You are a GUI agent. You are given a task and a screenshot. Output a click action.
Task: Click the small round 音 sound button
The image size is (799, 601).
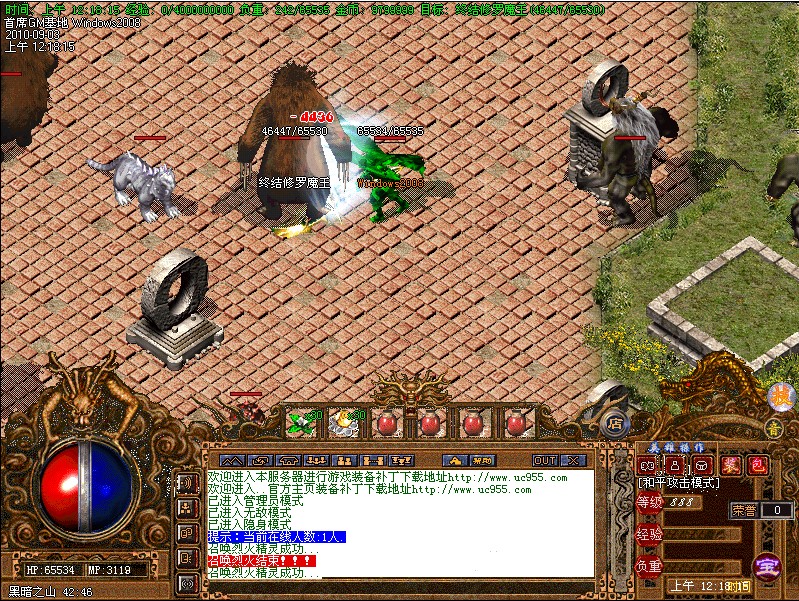pyautogui.click(x=773, y=428)
